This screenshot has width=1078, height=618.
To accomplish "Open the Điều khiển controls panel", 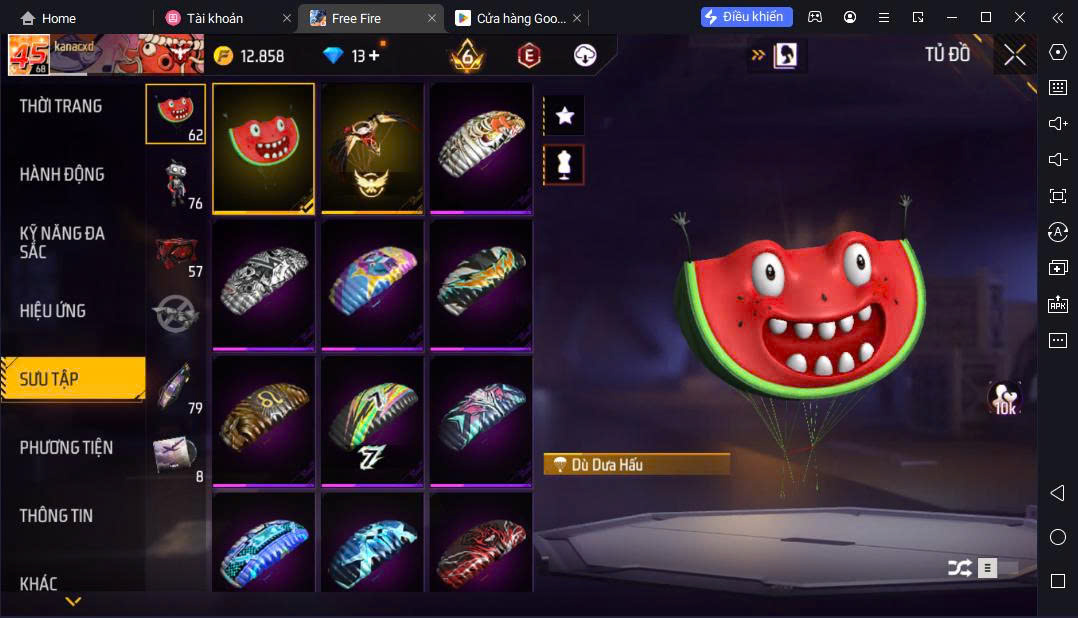I will coord(747,17).
